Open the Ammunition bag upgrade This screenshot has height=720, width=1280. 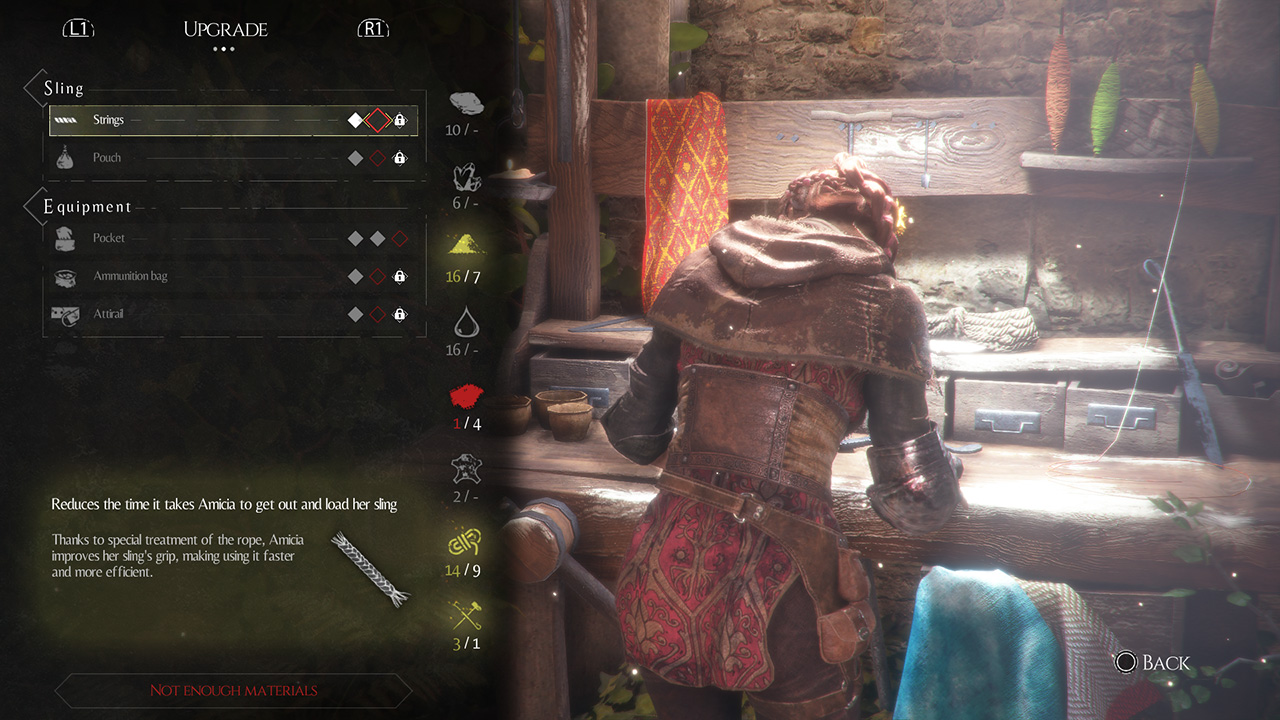[233, 276]
